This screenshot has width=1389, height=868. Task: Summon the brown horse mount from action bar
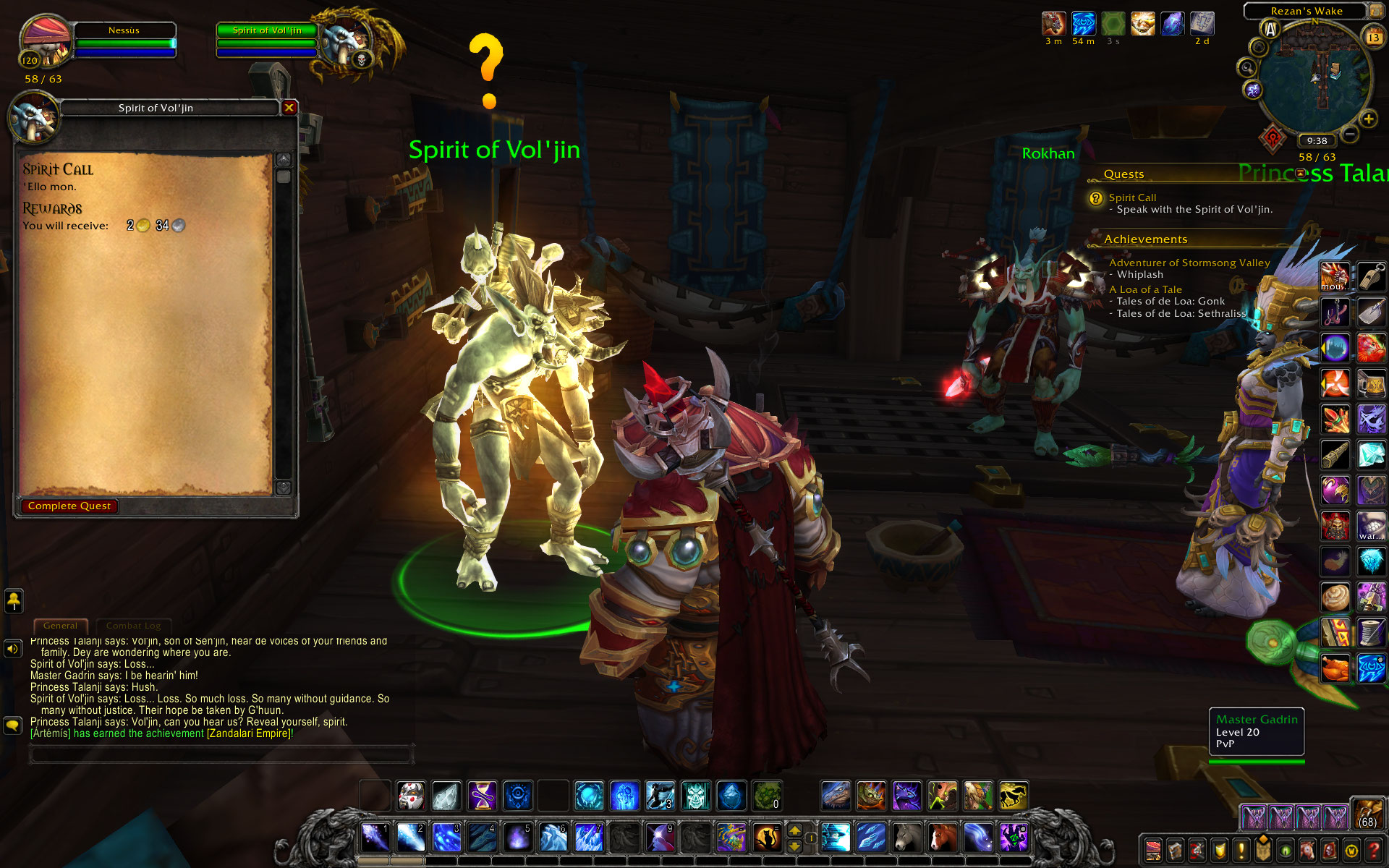tap(942, 838)
